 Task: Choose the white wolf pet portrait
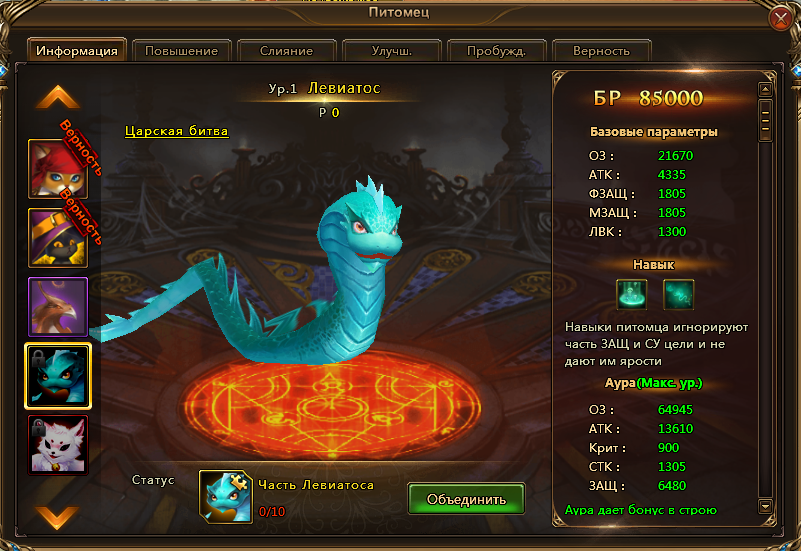coord(58,444)
